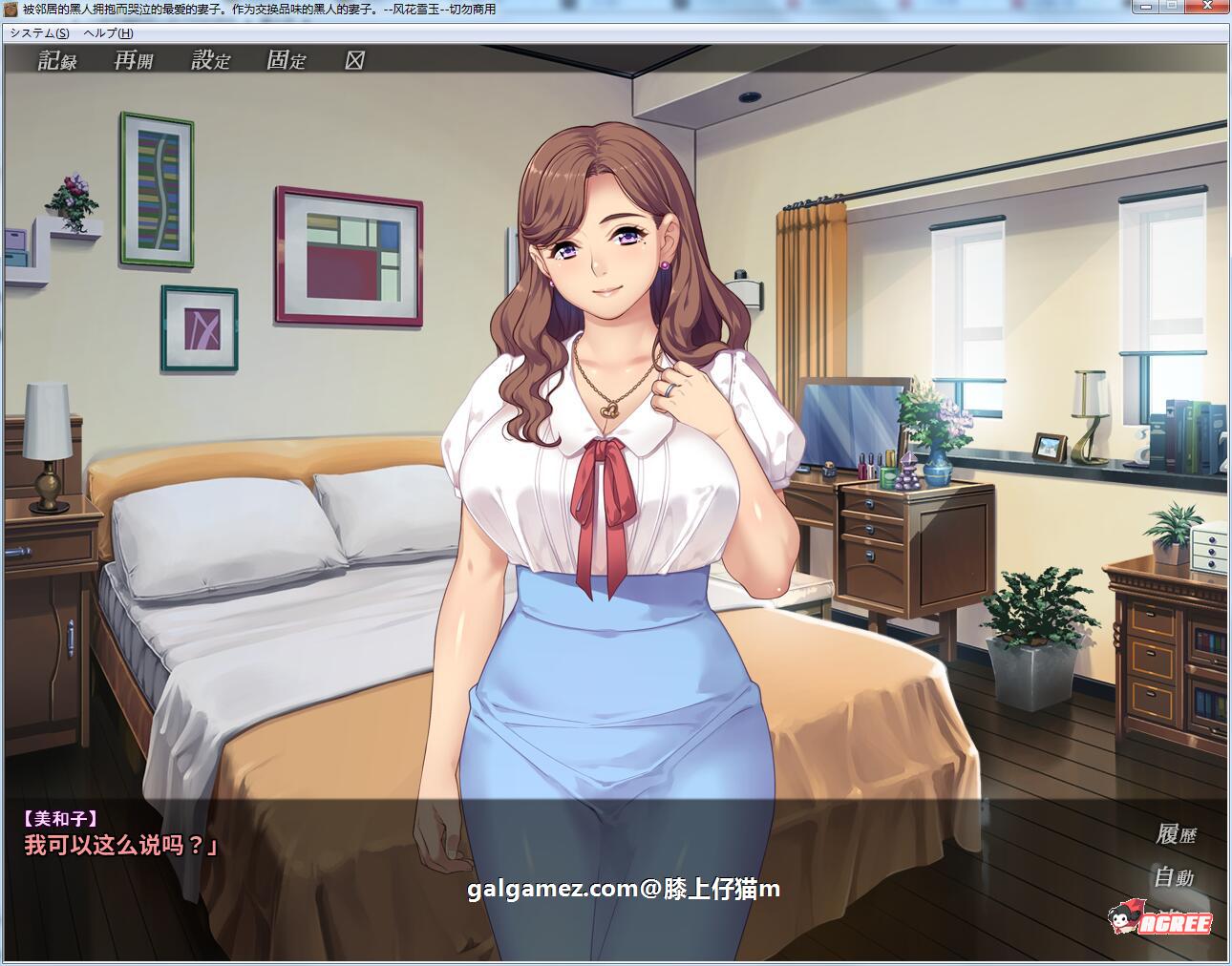
Task: Open 設定 to expand configuration choices
Action: [210, 61]
